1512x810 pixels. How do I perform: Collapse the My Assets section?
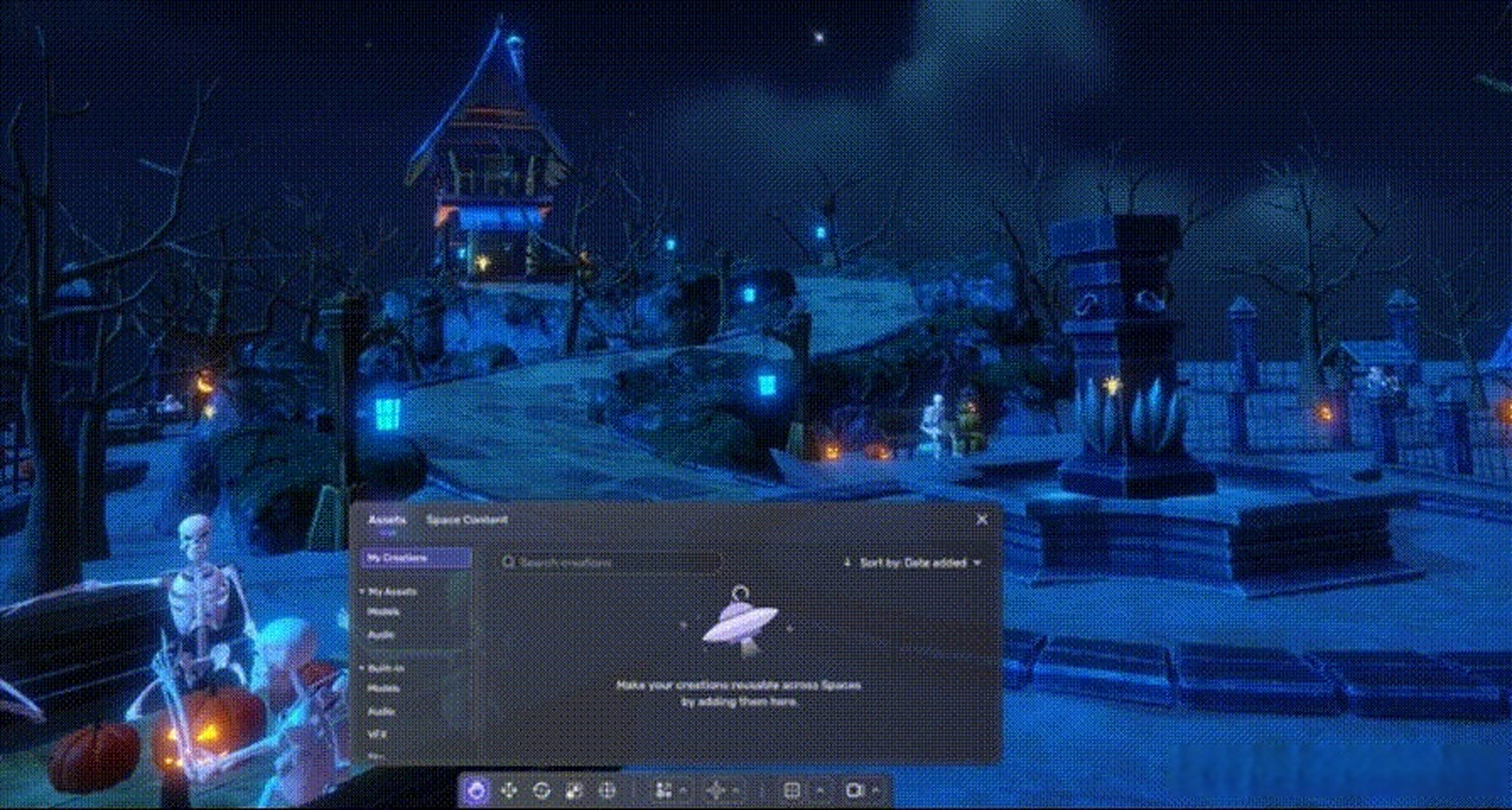pyautogui.click(x=362, y=591)
